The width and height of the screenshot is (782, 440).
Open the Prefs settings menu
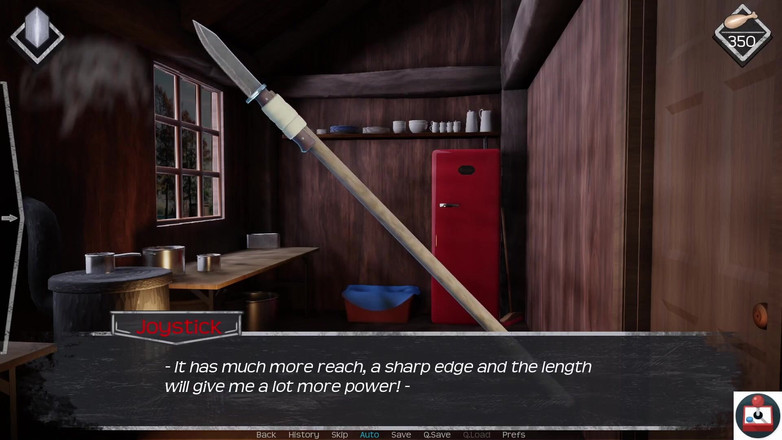(513, 434)
